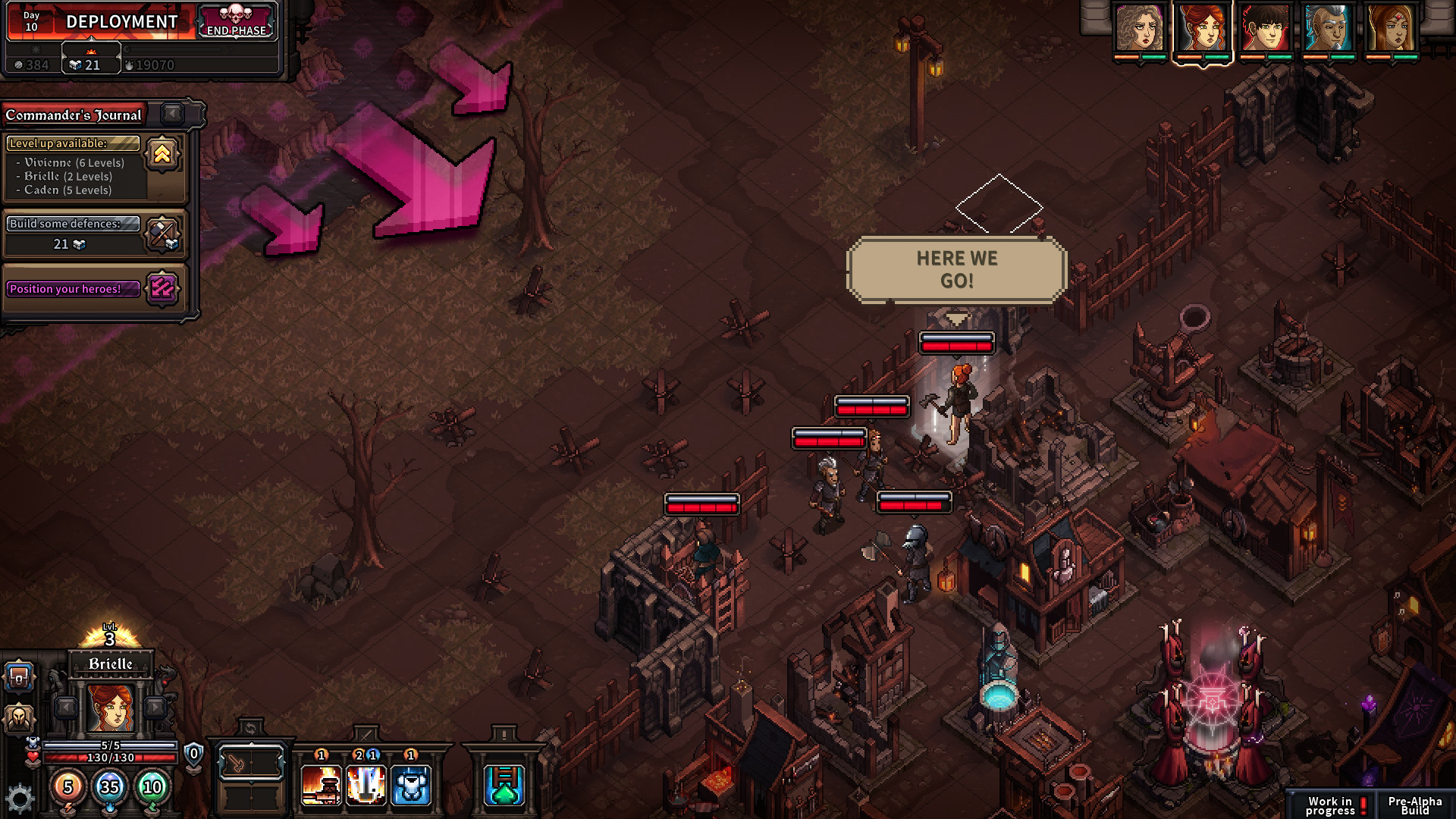Select the fire cannon consumable
The width and height of the screenshot is (1456, 819).
320,783
